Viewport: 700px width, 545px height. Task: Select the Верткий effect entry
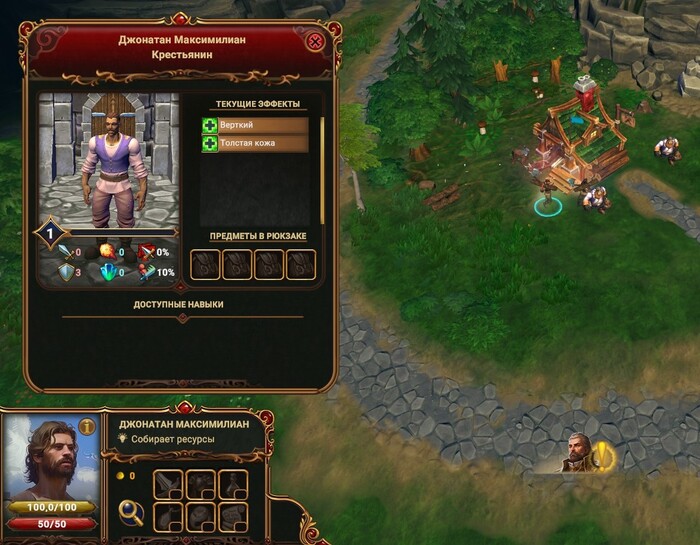click(x=254, y=126)
